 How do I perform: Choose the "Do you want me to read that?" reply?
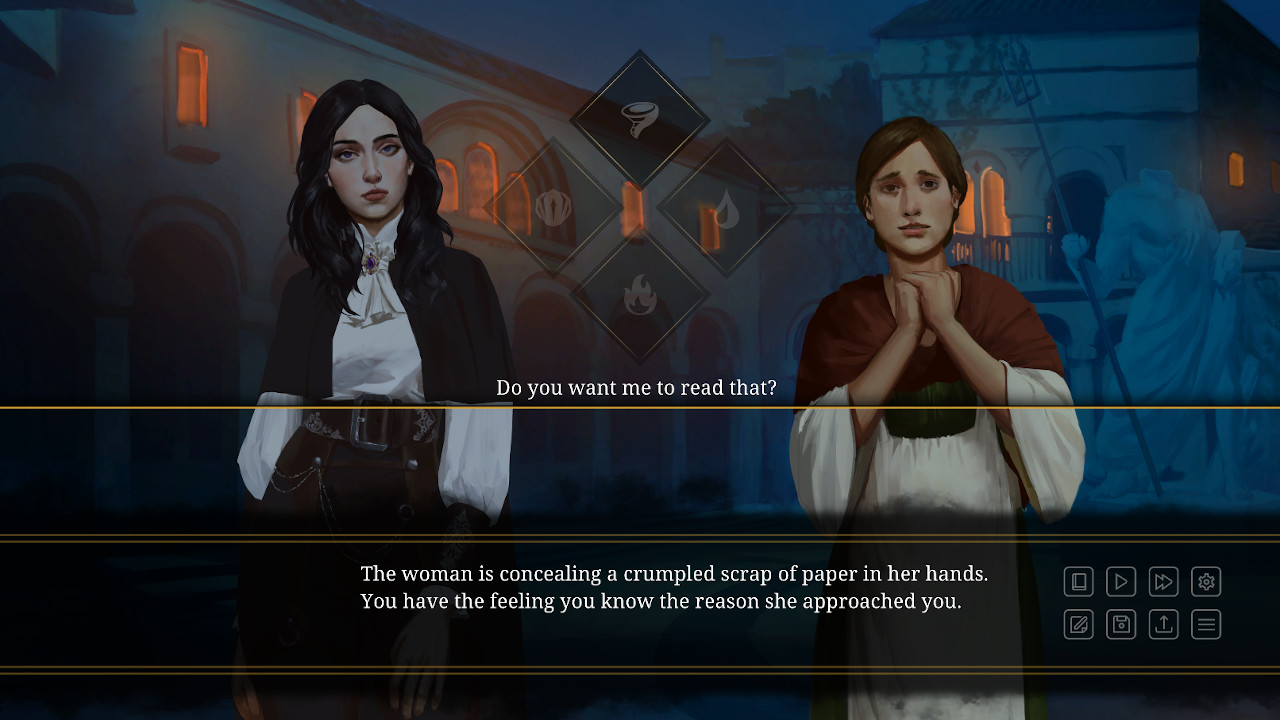point(636,388)
